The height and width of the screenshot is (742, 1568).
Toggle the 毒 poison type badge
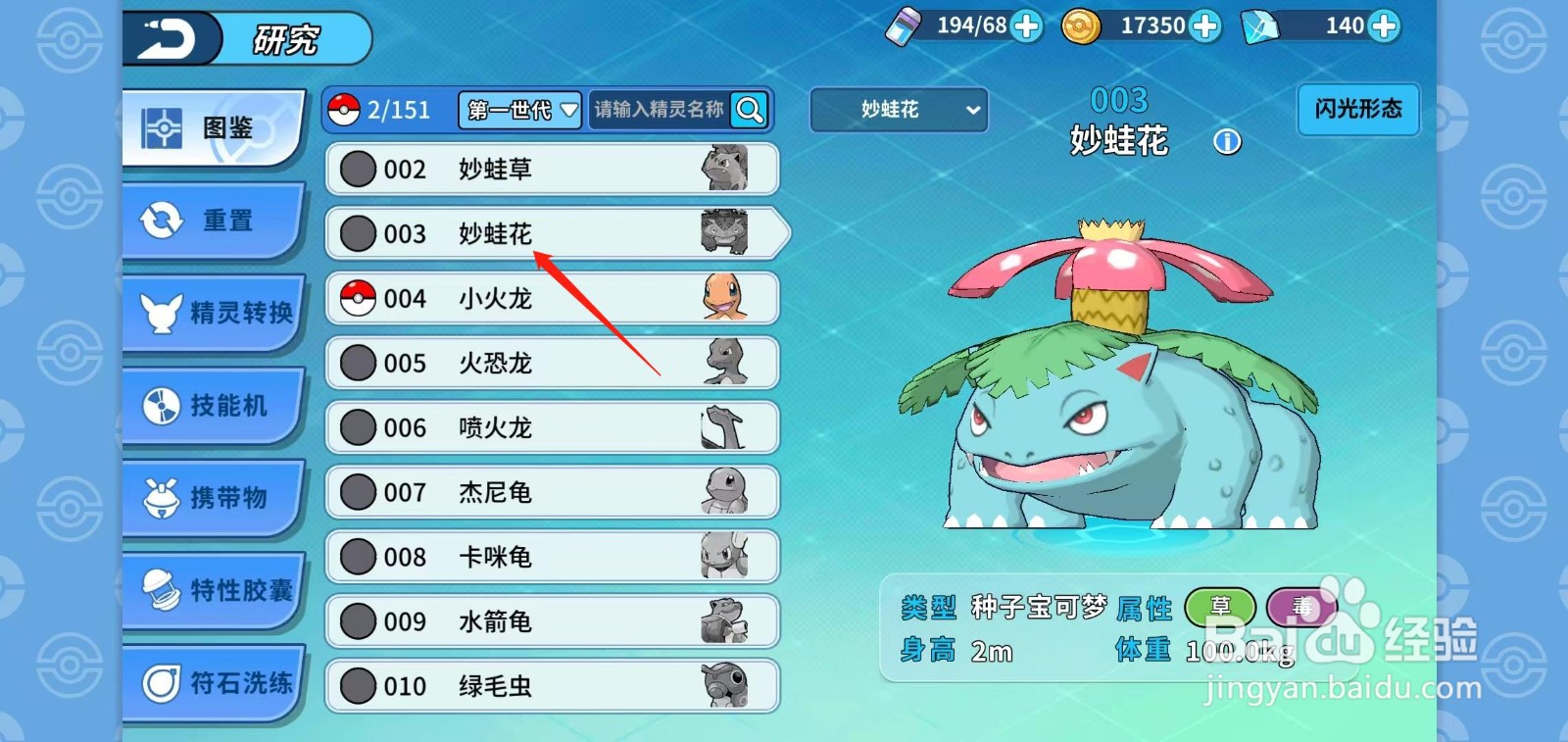[1303, 607]
